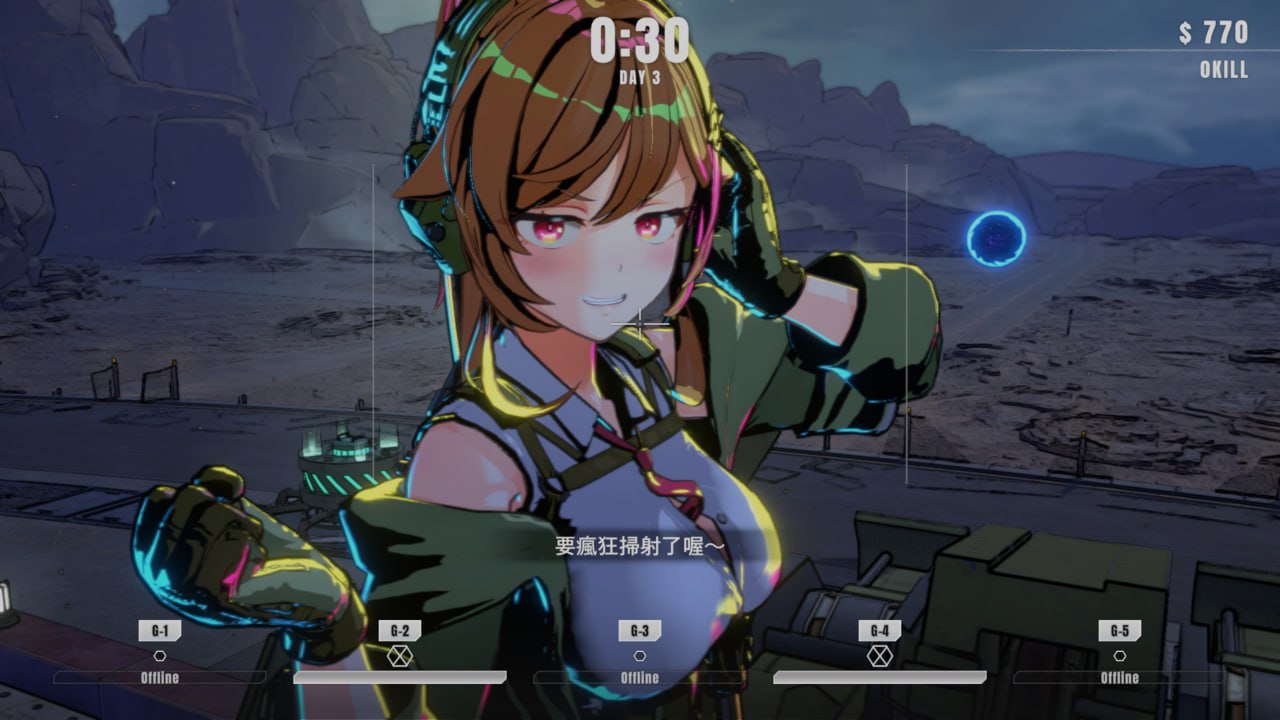Select the G-2 gun slot tag
This screenshot has height=720, width=1280.
point(401,630)
